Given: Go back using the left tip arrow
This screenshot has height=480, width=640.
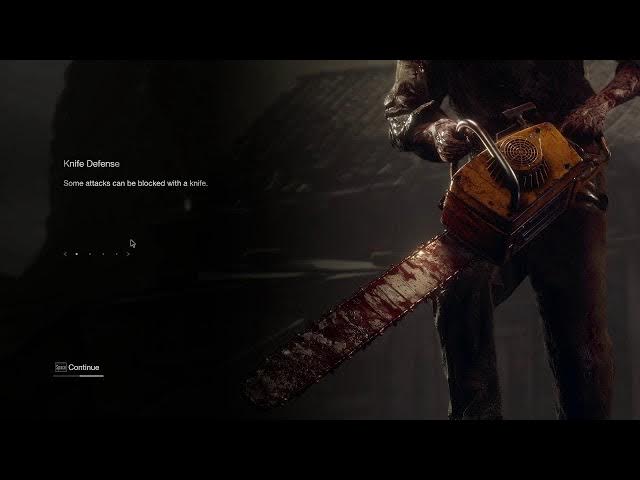Looking at the screenshot, I should [65, 254].
